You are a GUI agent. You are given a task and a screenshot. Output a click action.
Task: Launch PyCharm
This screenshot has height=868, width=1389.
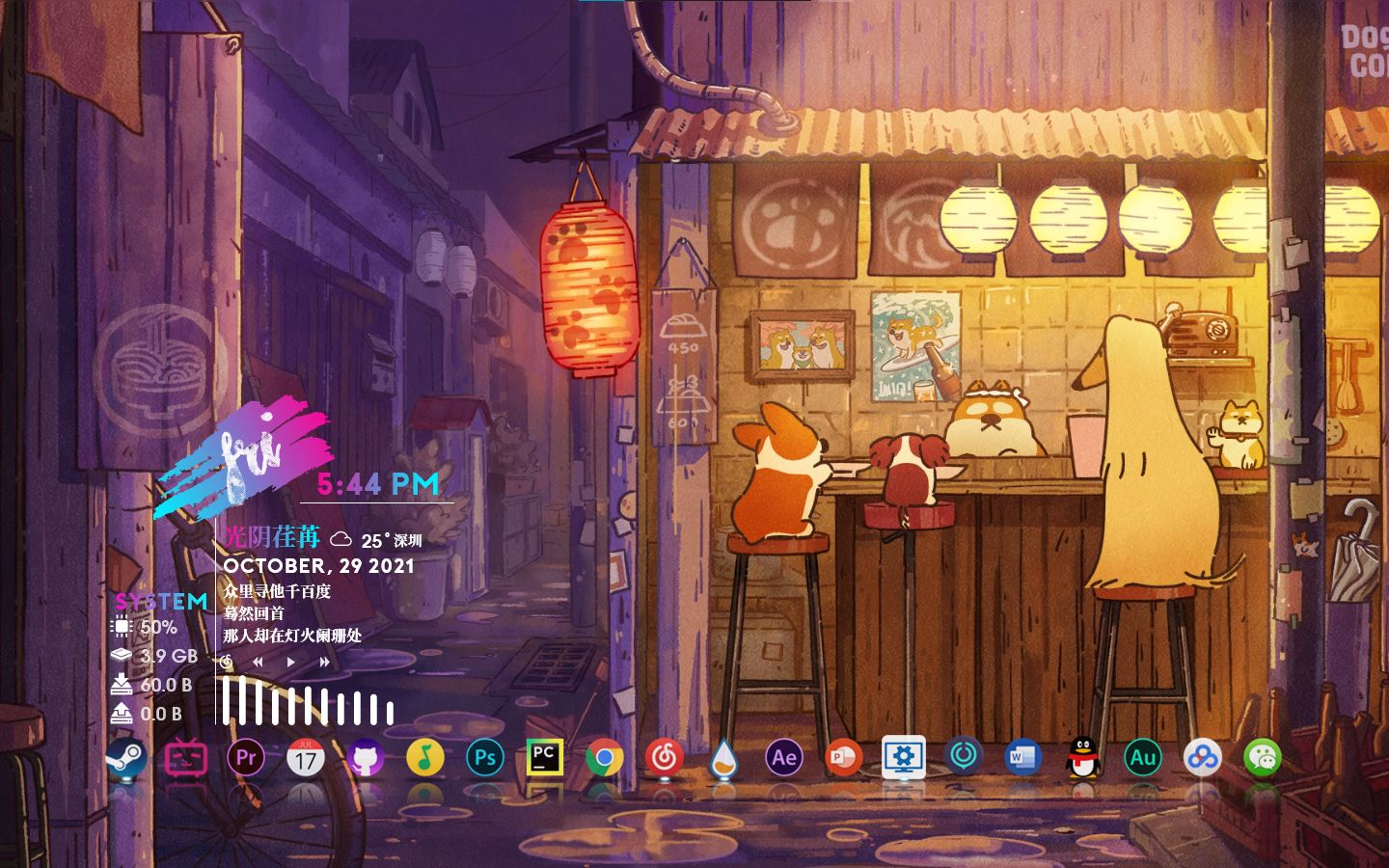click(545, 759)
